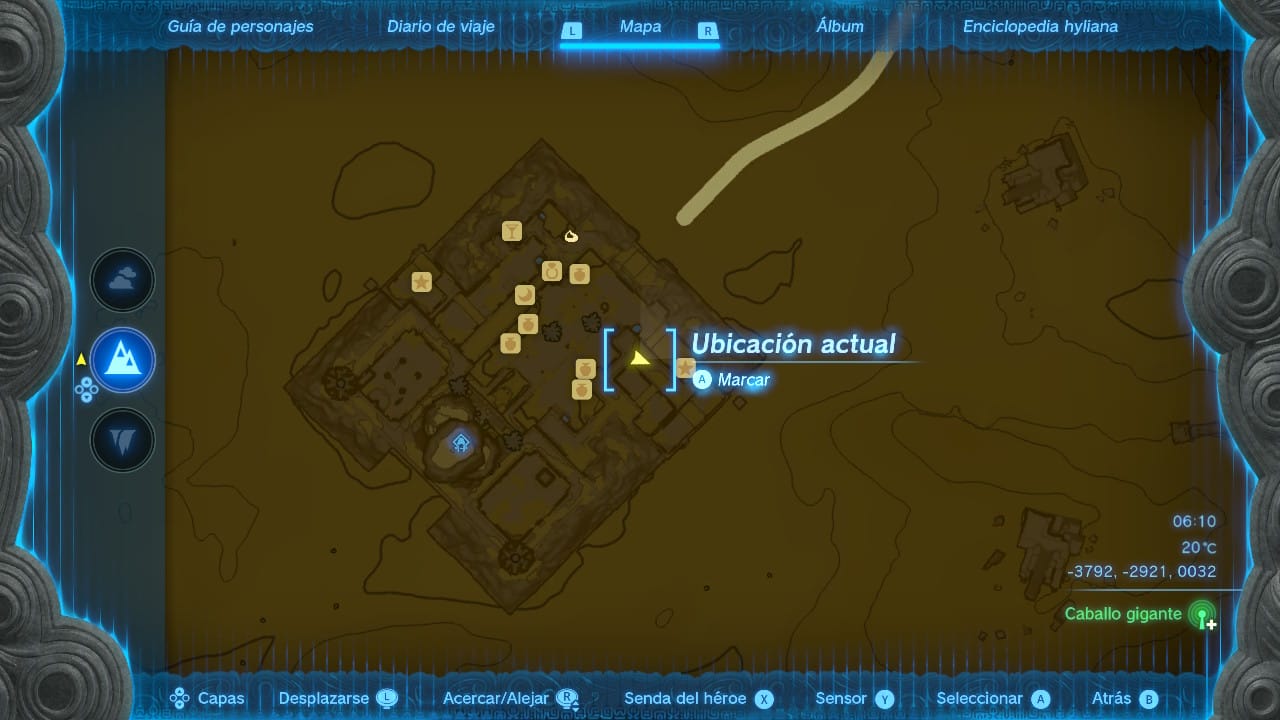Show the sky layer with the cloud button
The height and width of the screenshot is (720, 1280).
(x=123, y=281)
